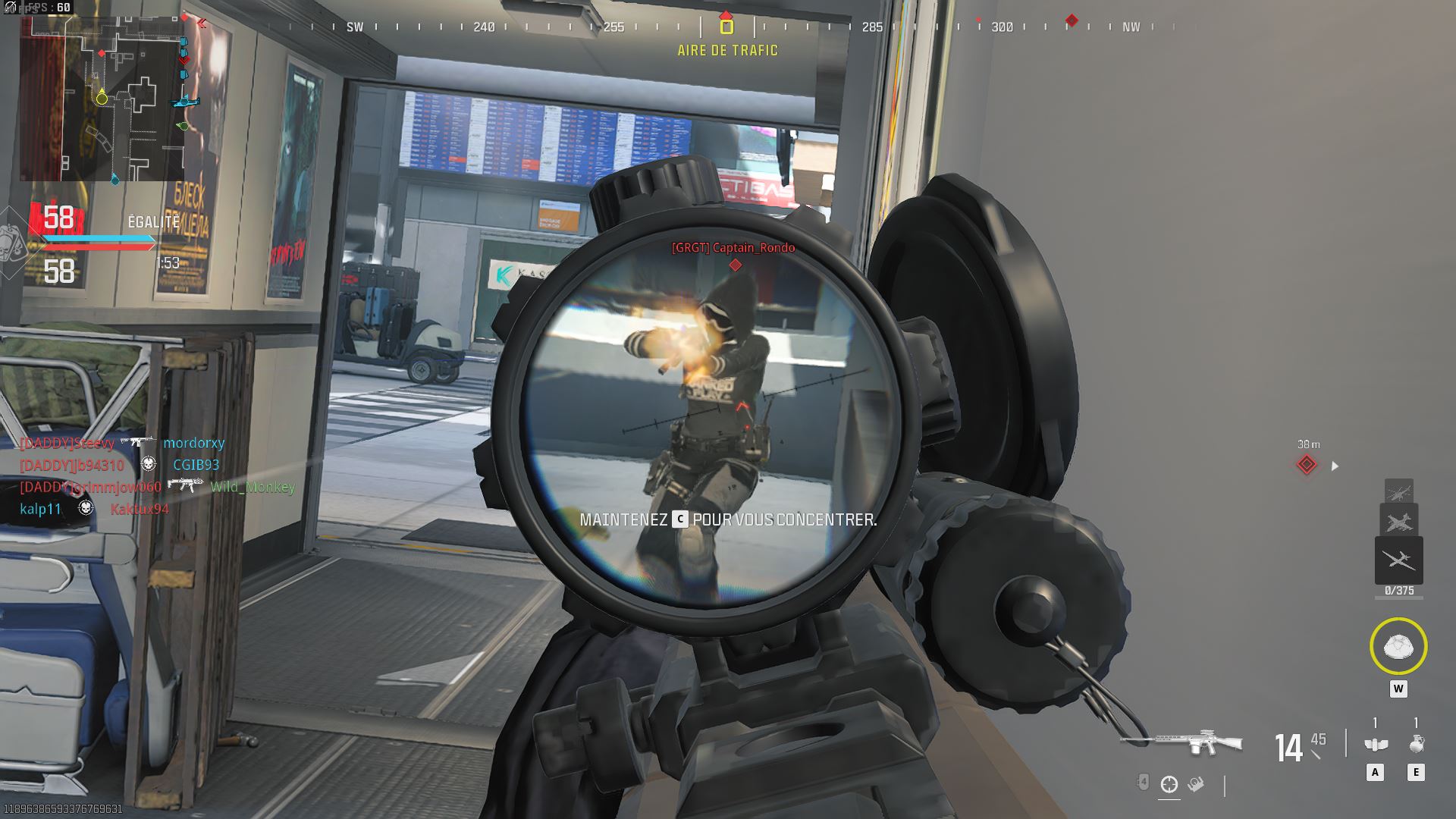
Task: Pick the helicopter killstreak icon
Action: [1398, 491]
